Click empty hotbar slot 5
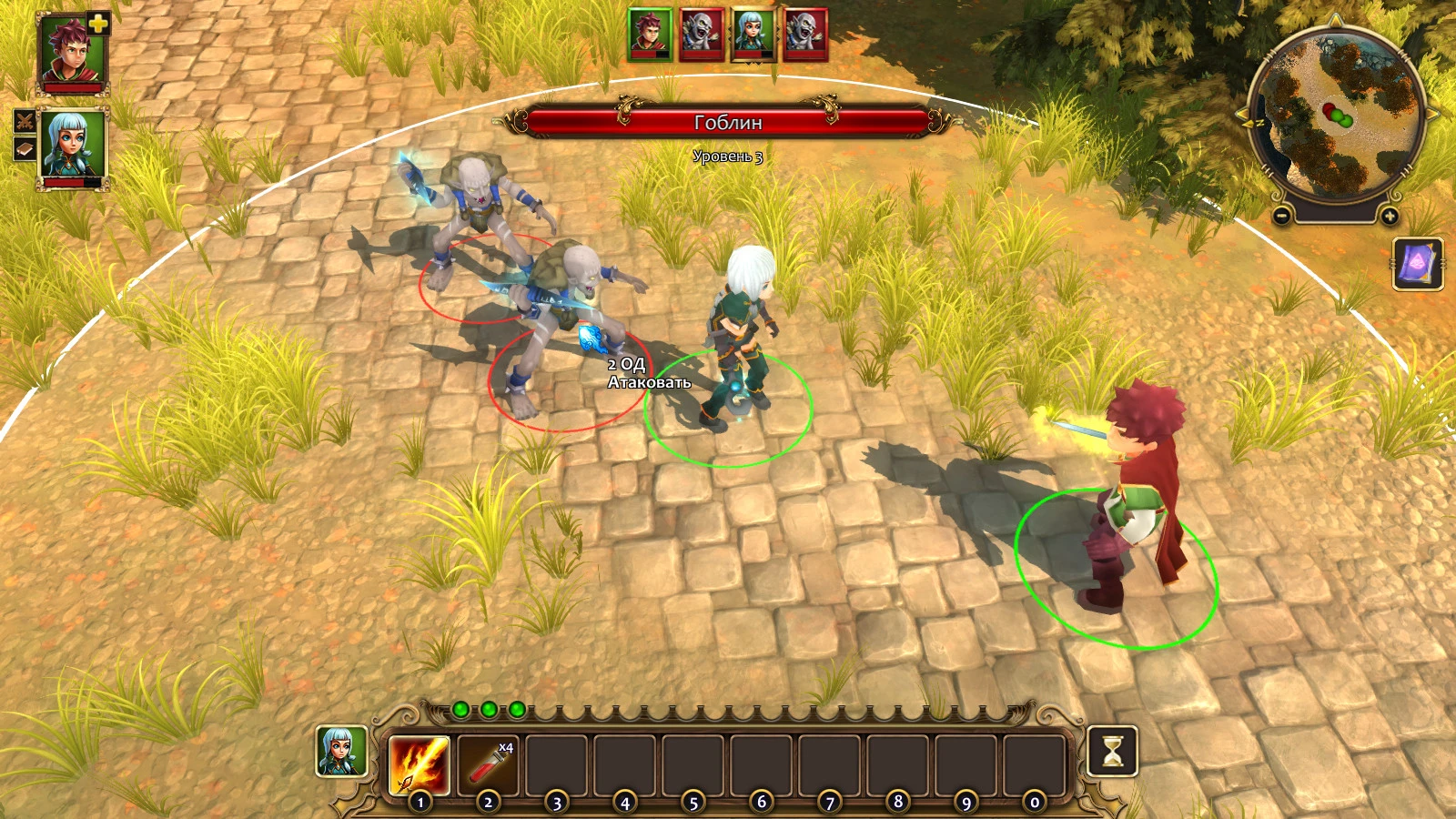 694,764
